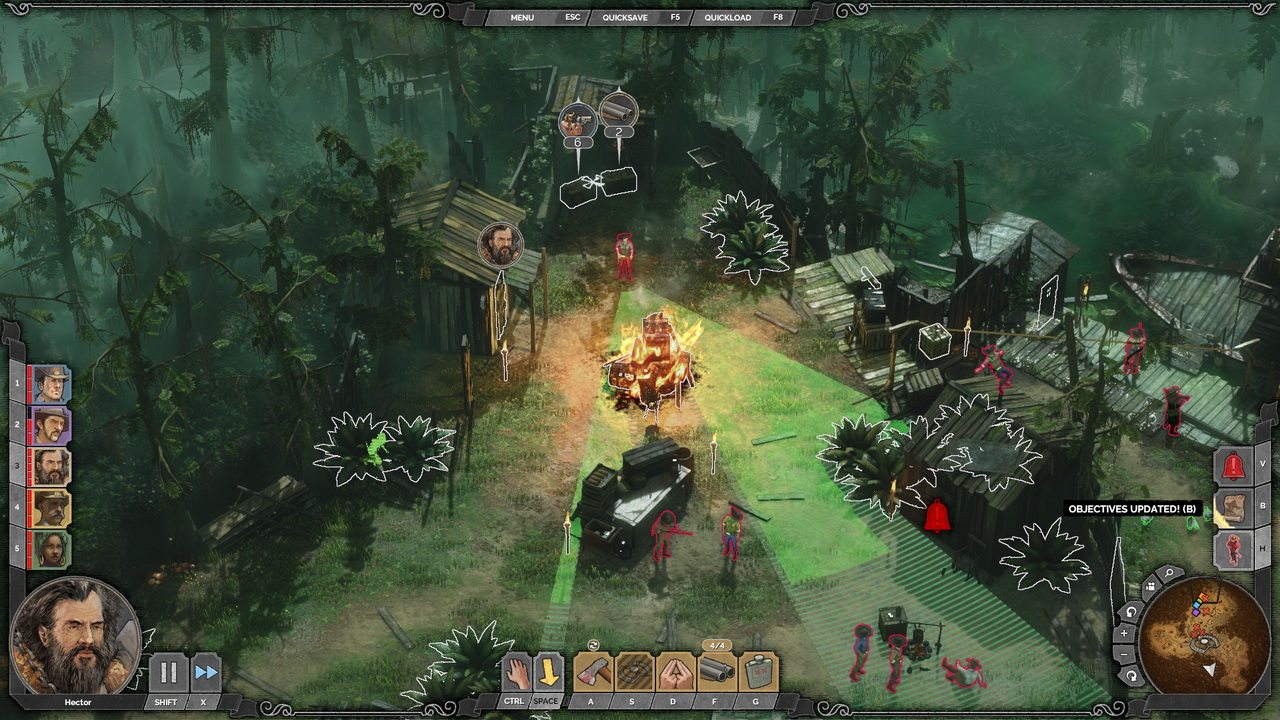Select the green-framed woman portrait (slot 5)
This screenshot has width=1280, height=720.
tap(50, 549)
